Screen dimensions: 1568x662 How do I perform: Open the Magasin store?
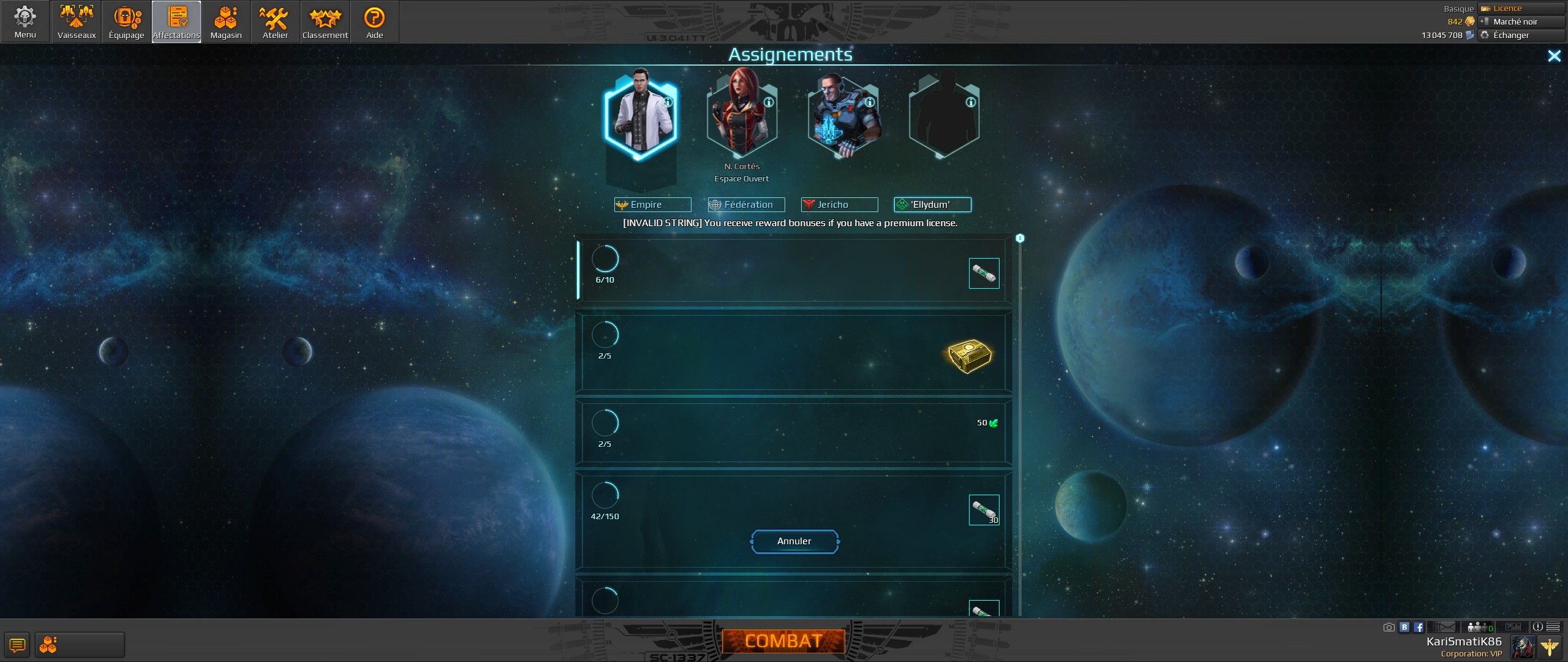(x=226, y=21)
